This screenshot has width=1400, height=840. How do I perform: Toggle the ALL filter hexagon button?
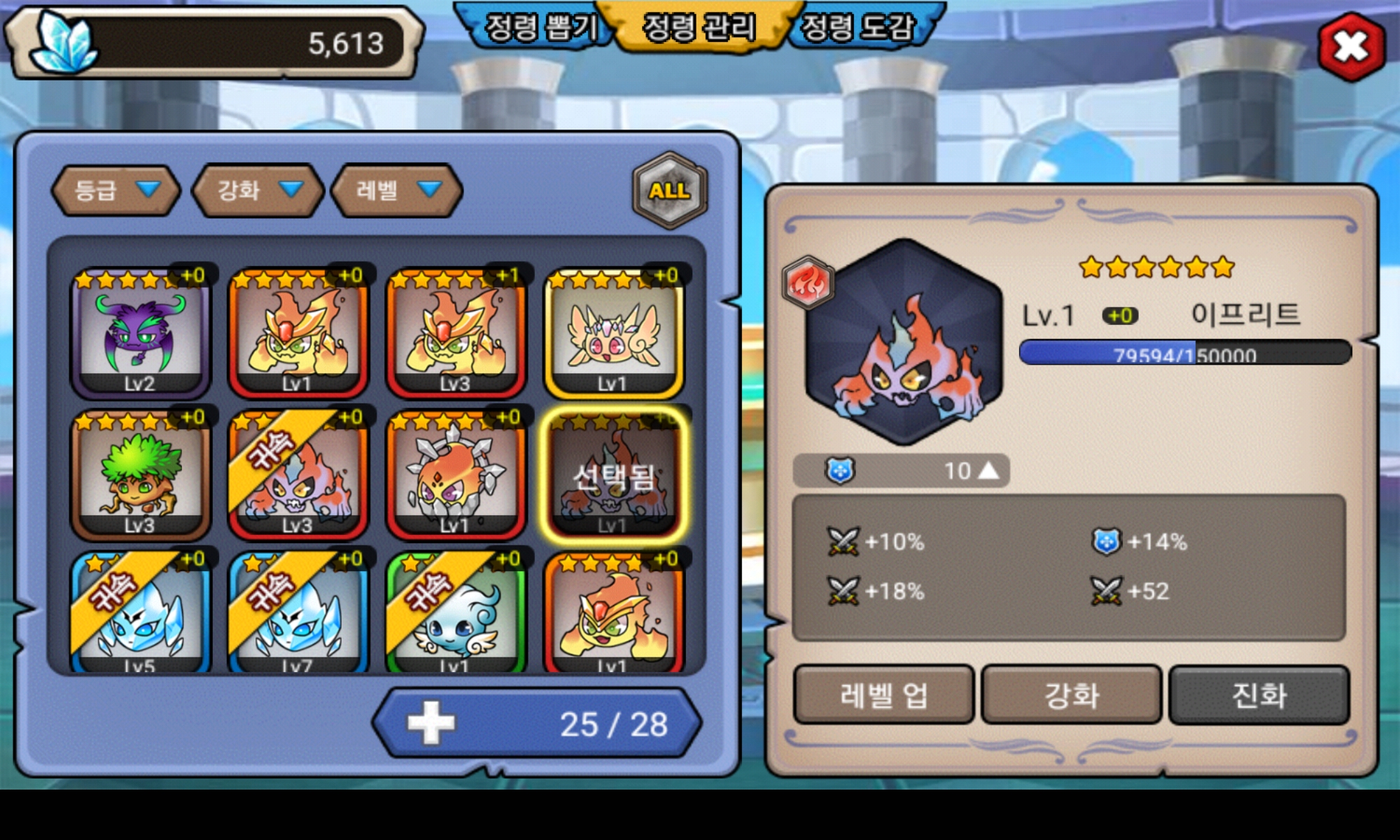[669, 190]
